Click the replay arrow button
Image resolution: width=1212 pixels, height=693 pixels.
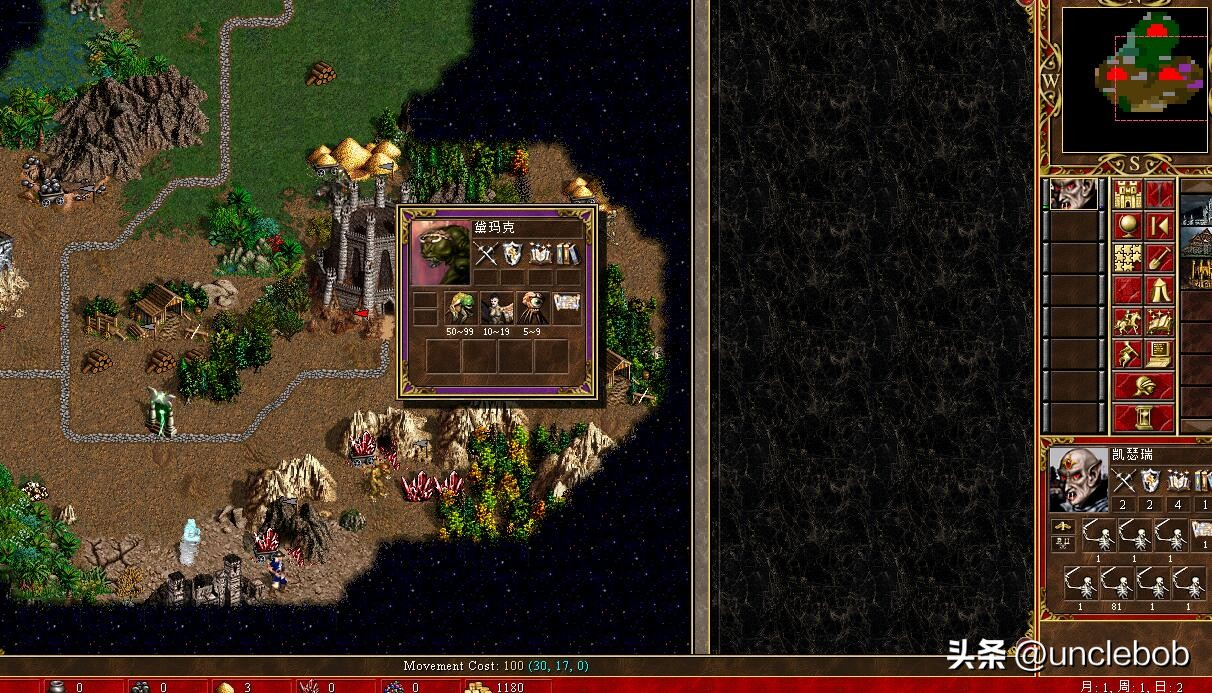tap(1160, 226)
